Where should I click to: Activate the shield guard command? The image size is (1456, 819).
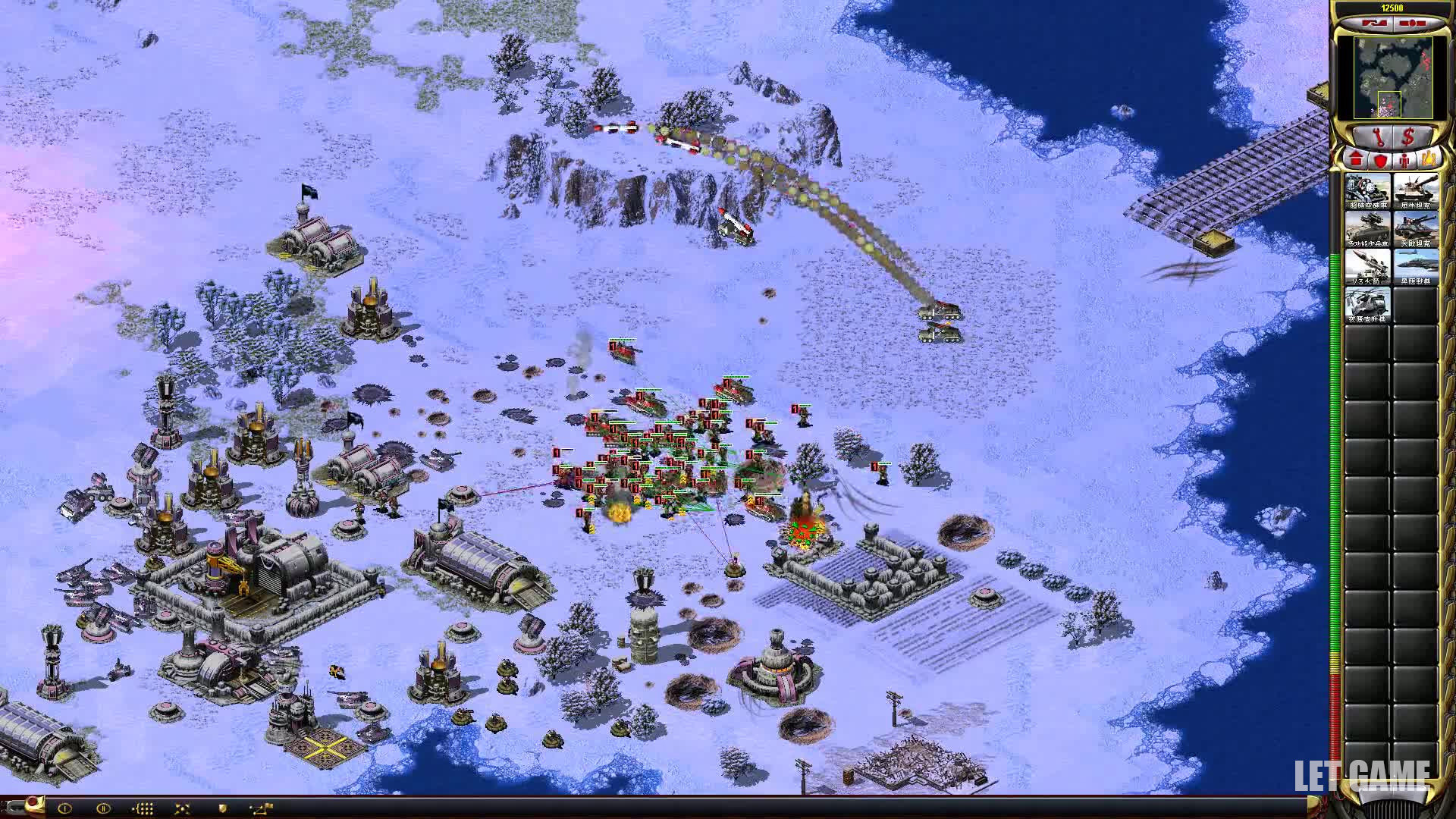222,808
